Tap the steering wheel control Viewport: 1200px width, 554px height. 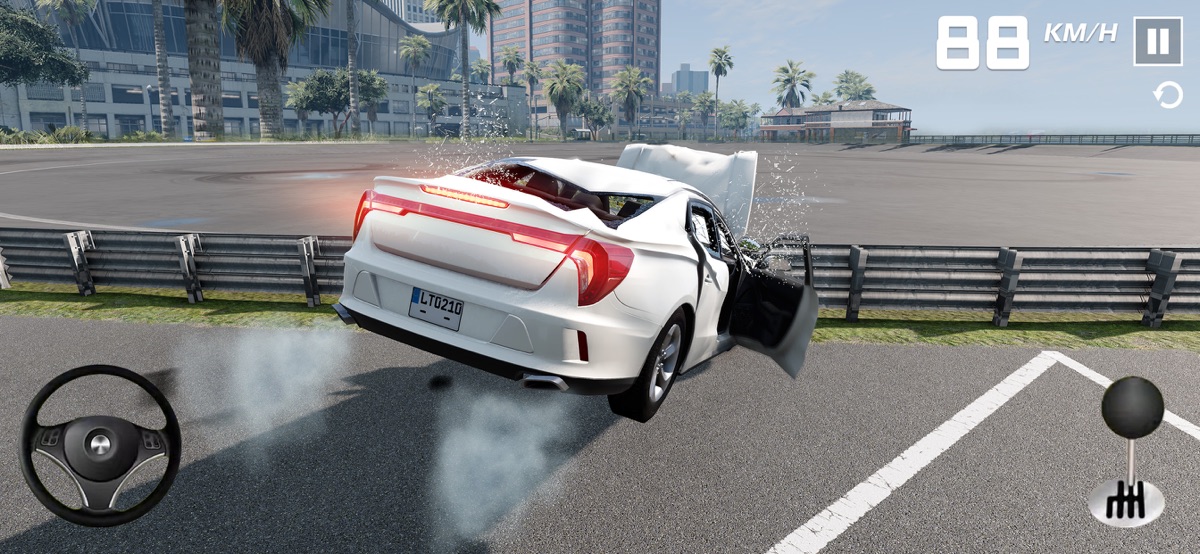(100, 445)
